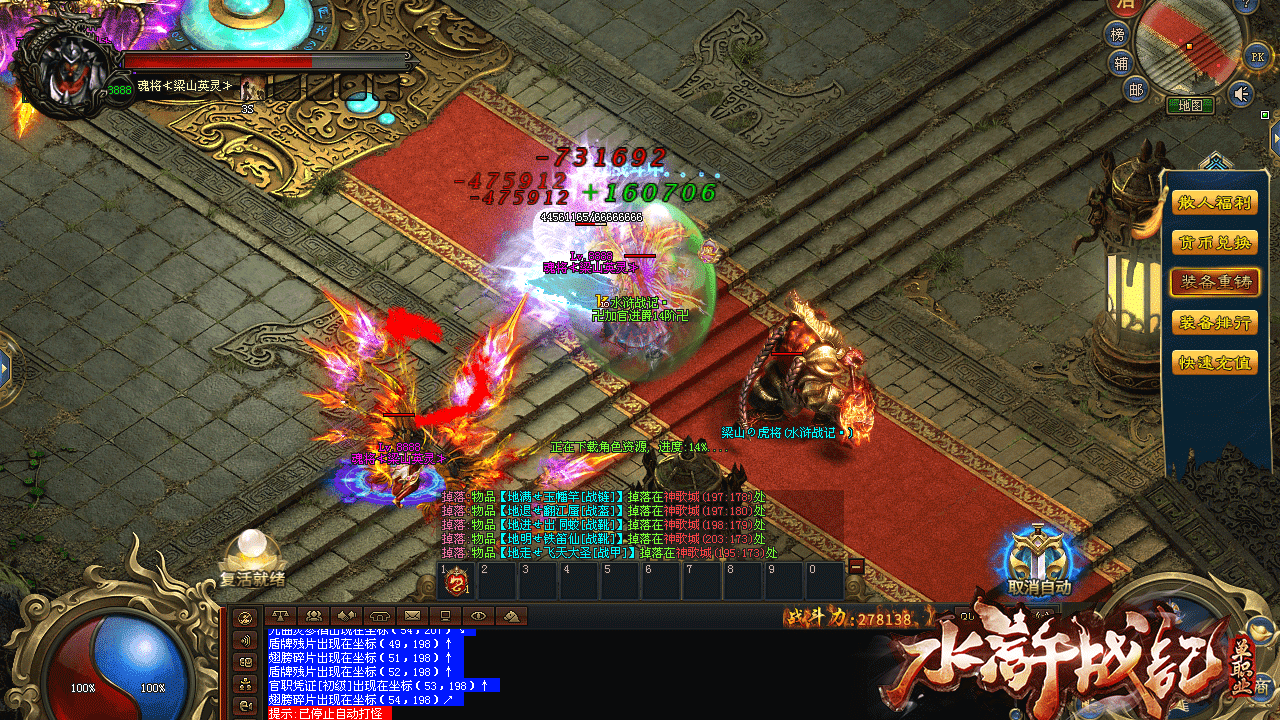
Task: Open the 货币兑换 currency exchange
Action: (x=1214, y=243)
